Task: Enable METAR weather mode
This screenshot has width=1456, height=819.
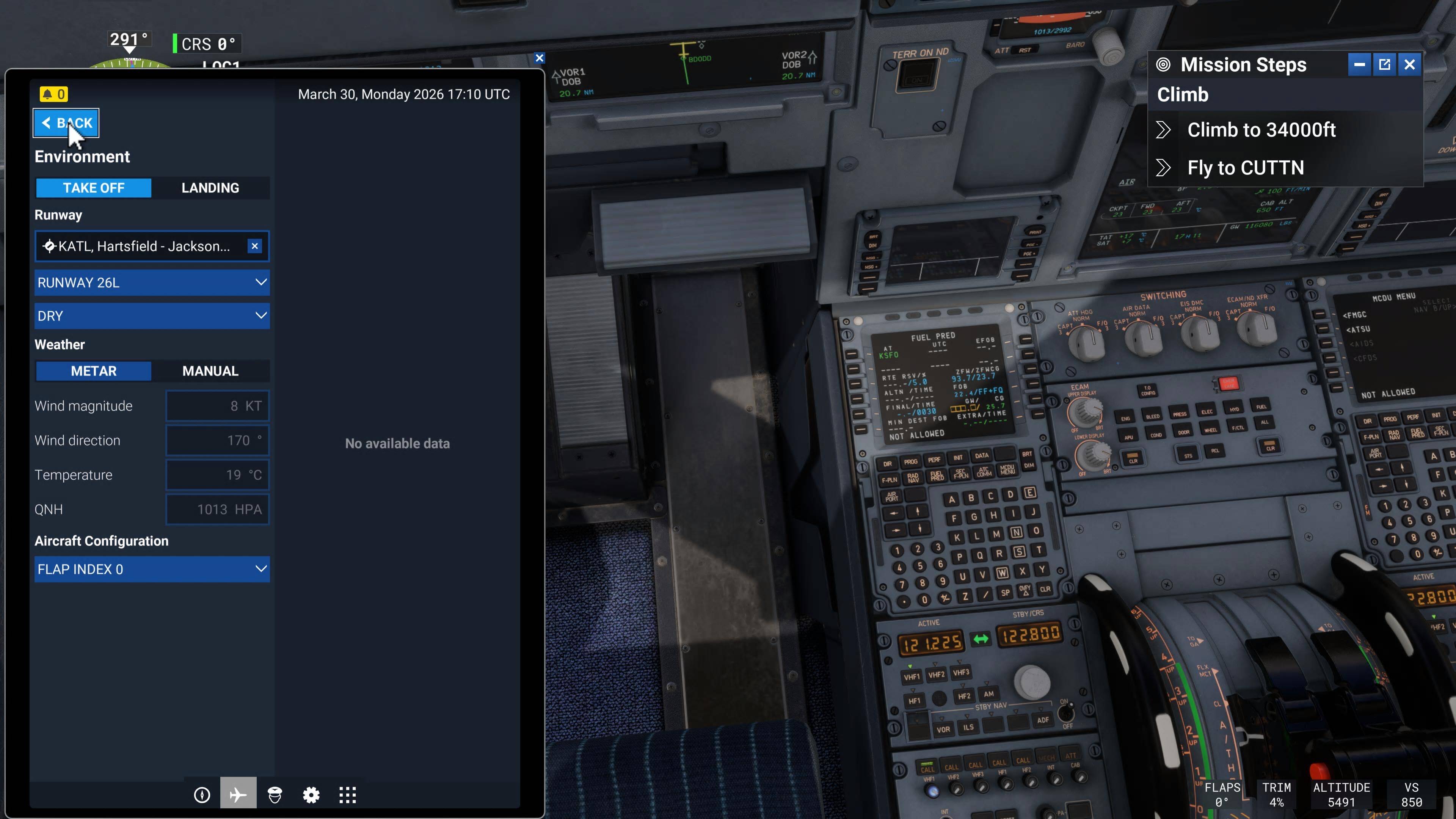Action: click(93, 371)
